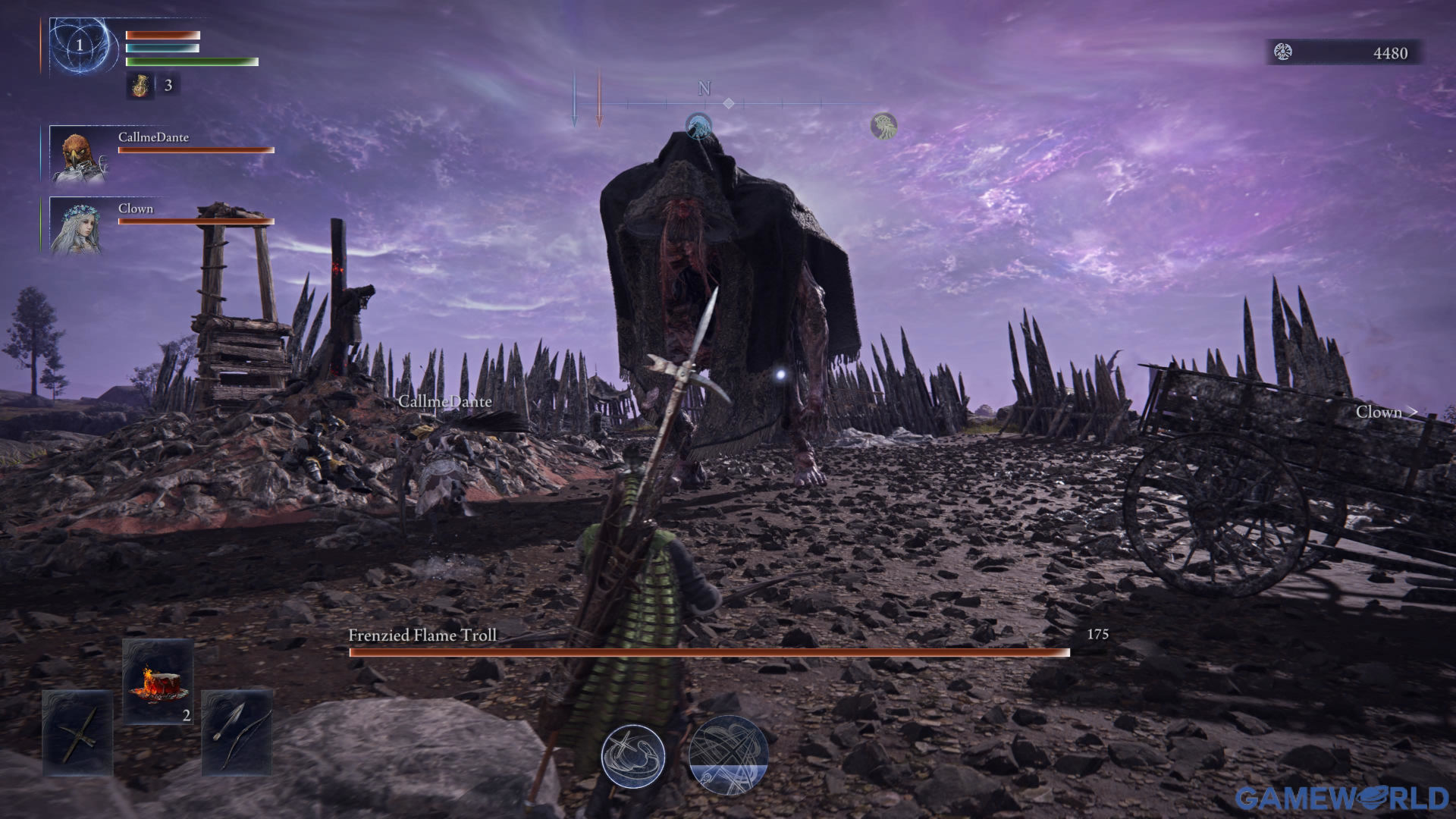
Task: Select the spear and bow weapon slot
Action: [x=237, y=733]
